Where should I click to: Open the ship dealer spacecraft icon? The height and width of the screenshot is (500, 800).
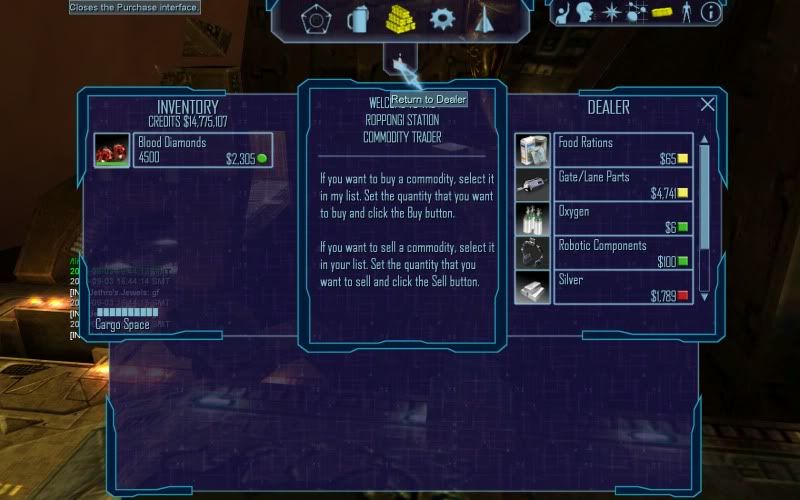click(484, 19)
